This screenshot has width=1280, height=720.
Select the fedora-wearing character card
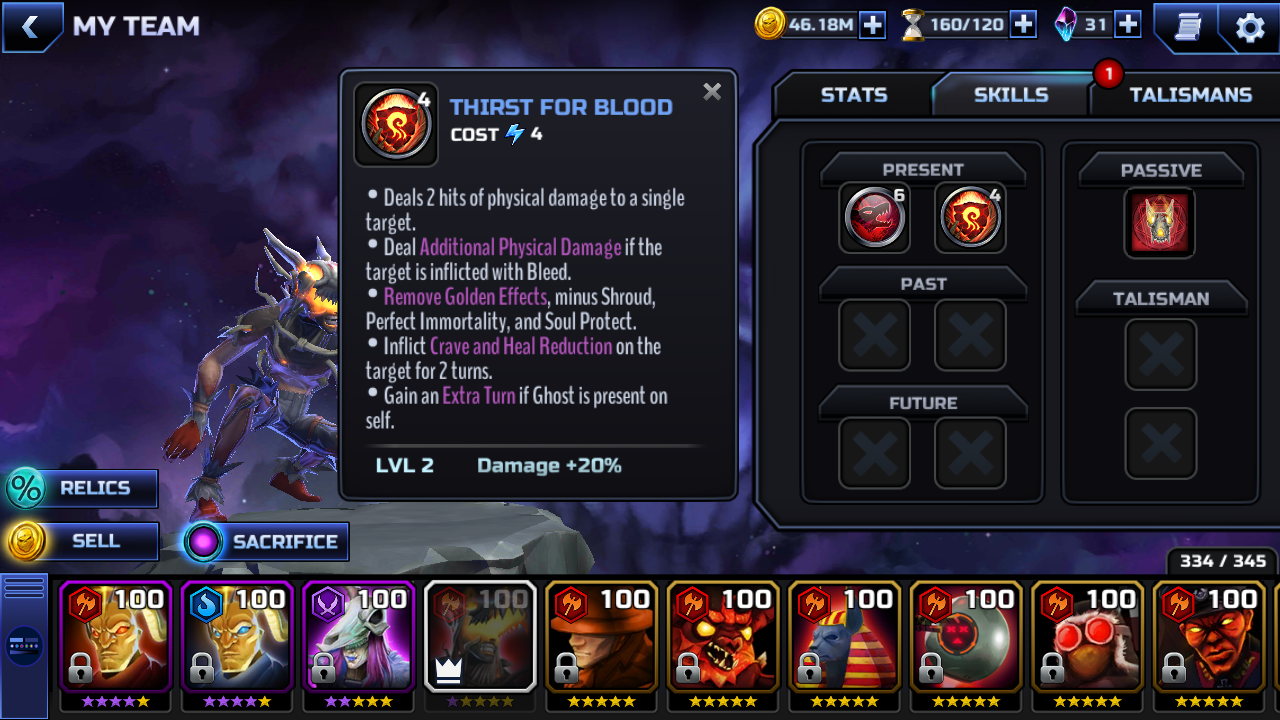[601, 636]
